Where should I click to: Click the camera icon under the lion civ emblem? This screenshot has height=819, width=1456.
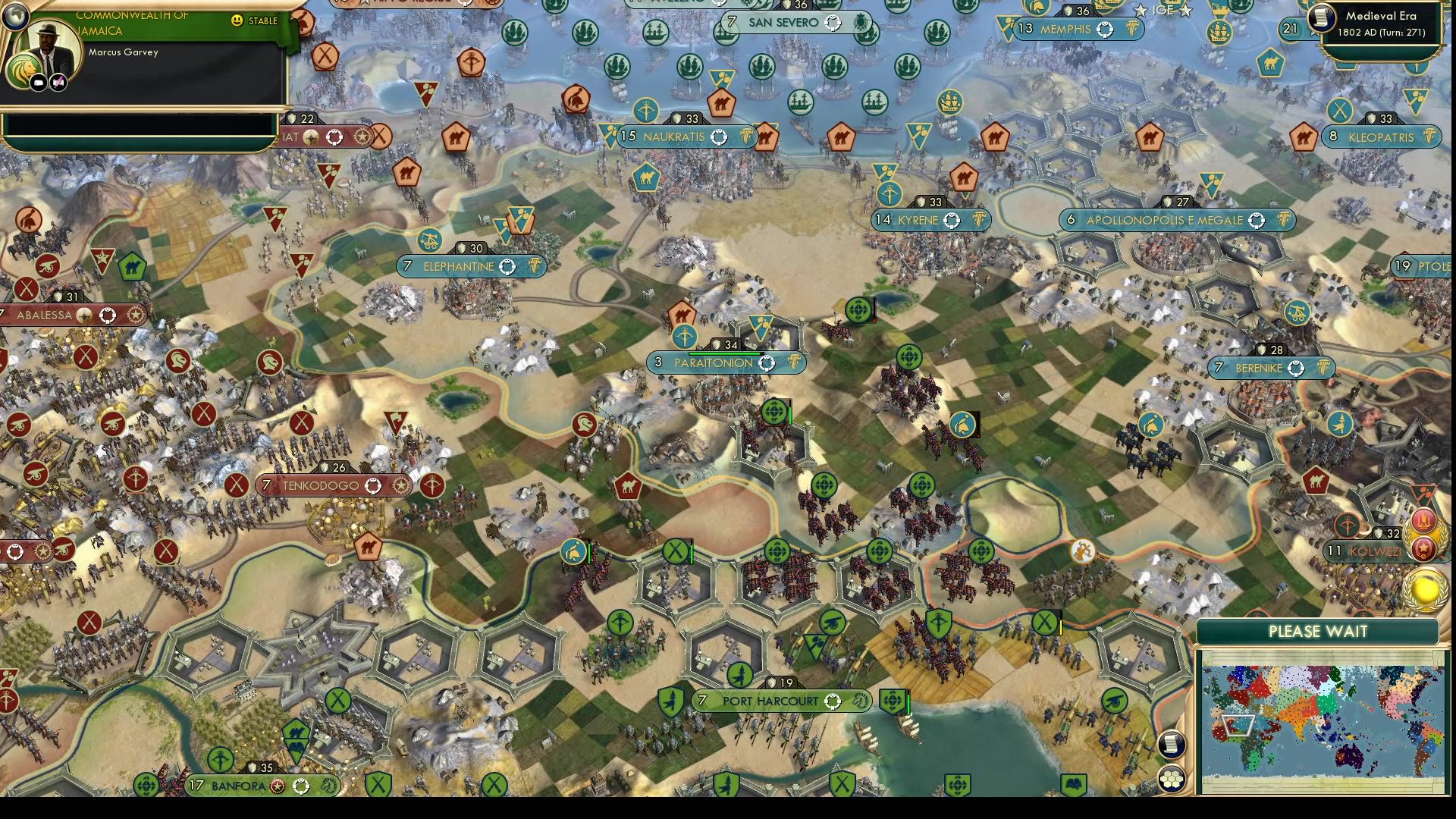click(38, 83)
